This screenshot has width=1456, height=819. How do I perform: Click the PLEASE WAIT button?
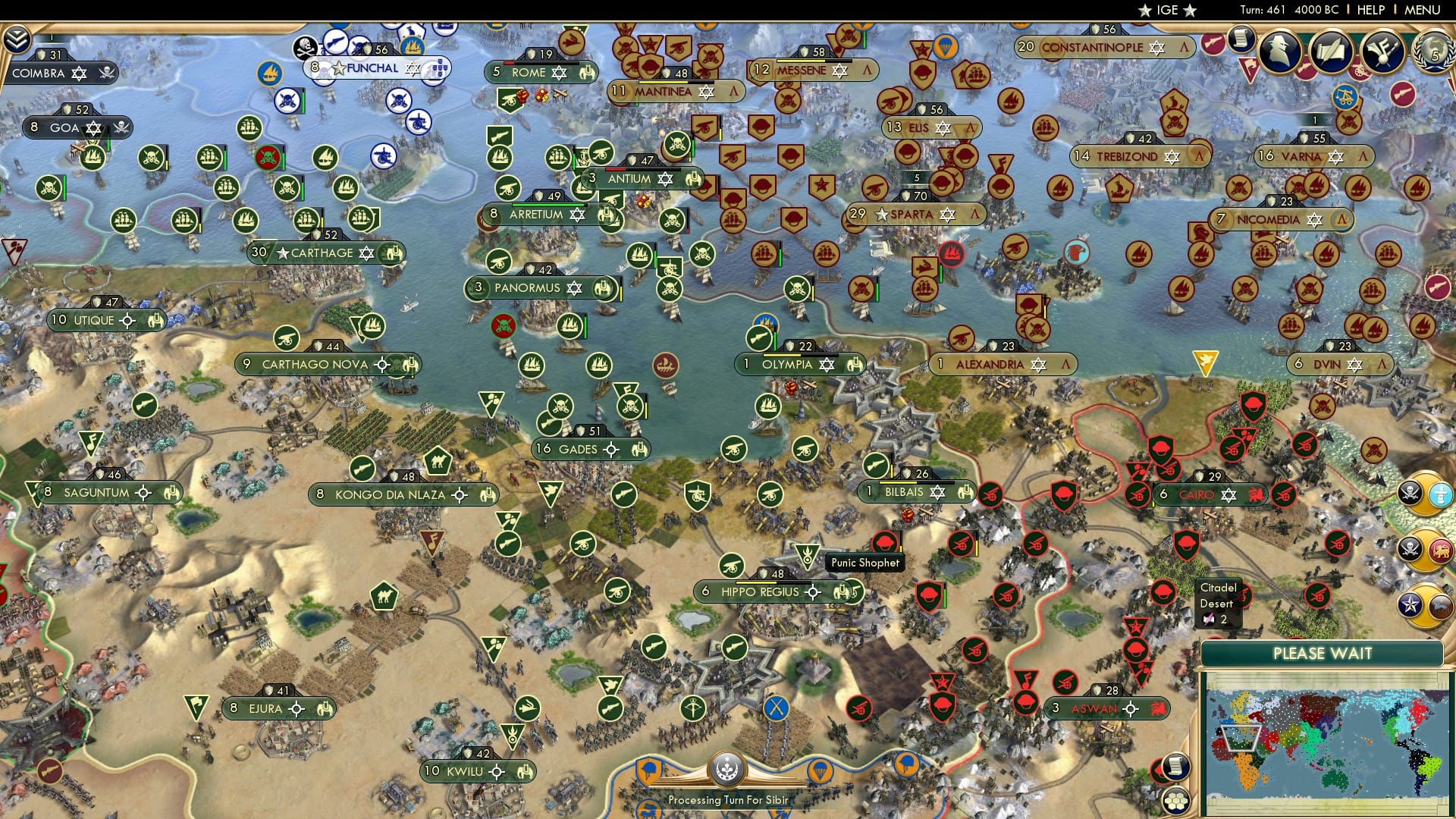point(1323,652)
